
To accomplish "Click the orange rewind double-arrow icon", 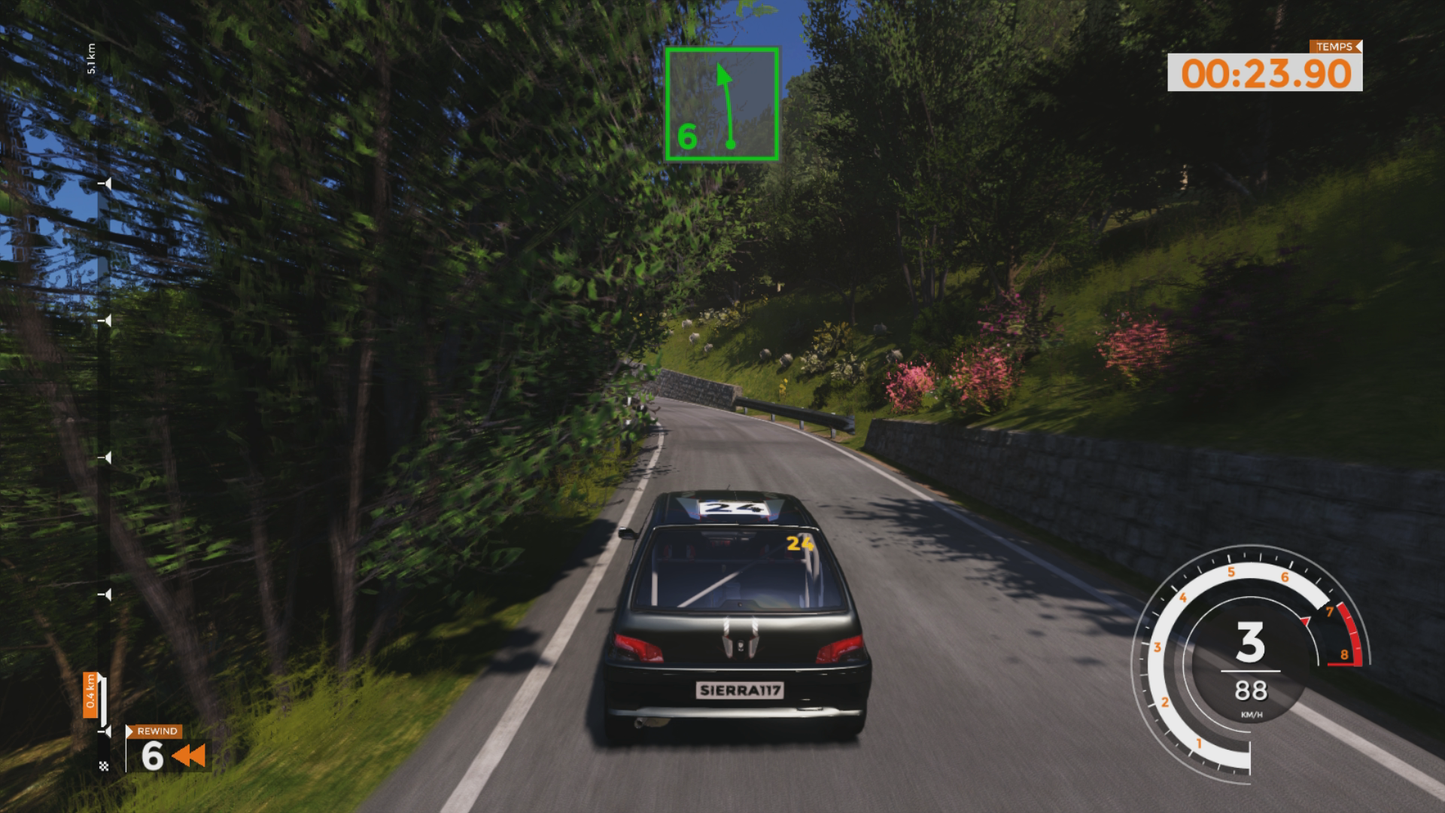I will (x=189, y=758).
